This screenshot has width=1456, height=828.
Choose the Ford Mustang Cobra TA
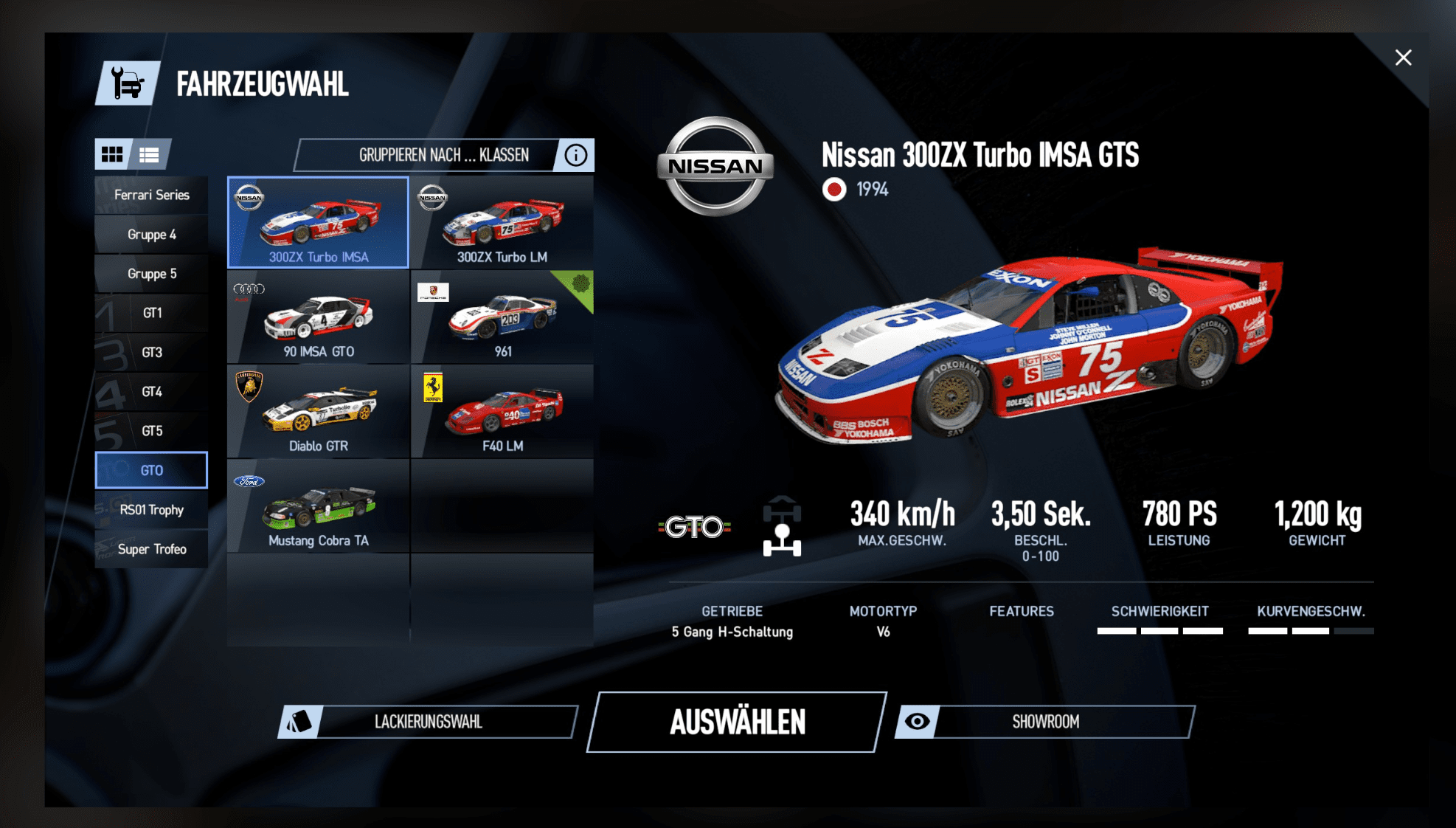pos(319,506)
